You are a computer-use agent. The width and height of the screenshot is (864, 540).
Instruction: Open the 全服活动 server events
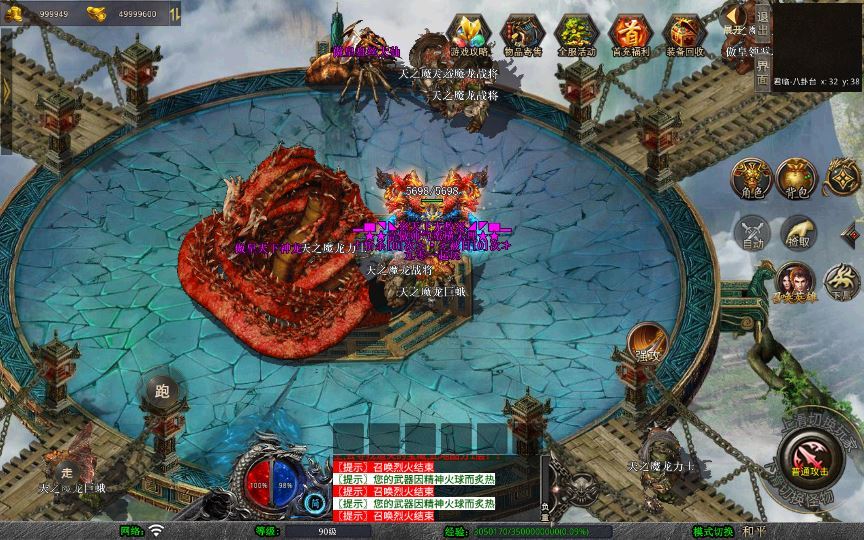(576, 35)
